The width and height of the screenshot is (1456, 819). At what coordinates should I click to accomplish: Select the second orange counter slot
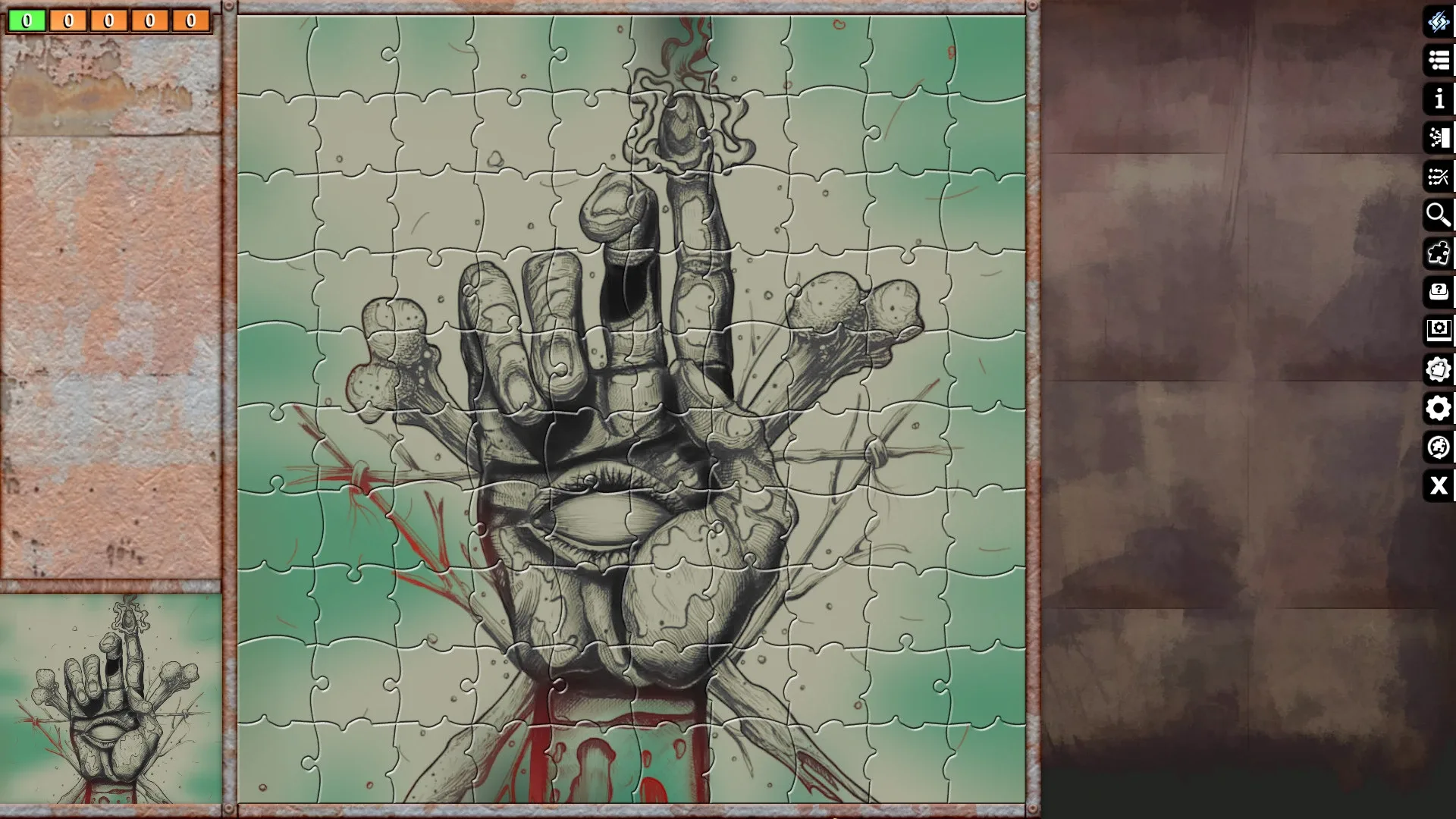(107, 20)
